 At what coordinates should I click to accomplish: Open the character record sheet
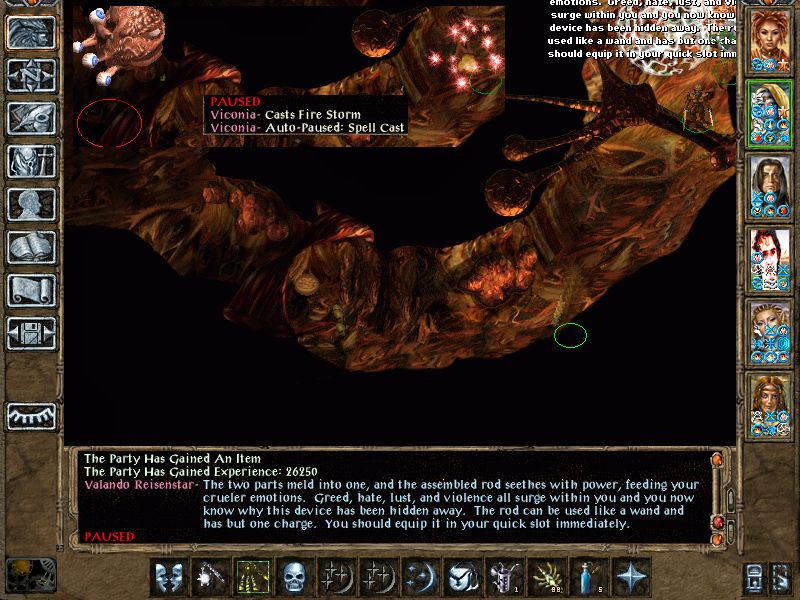(x=32, y=204)
